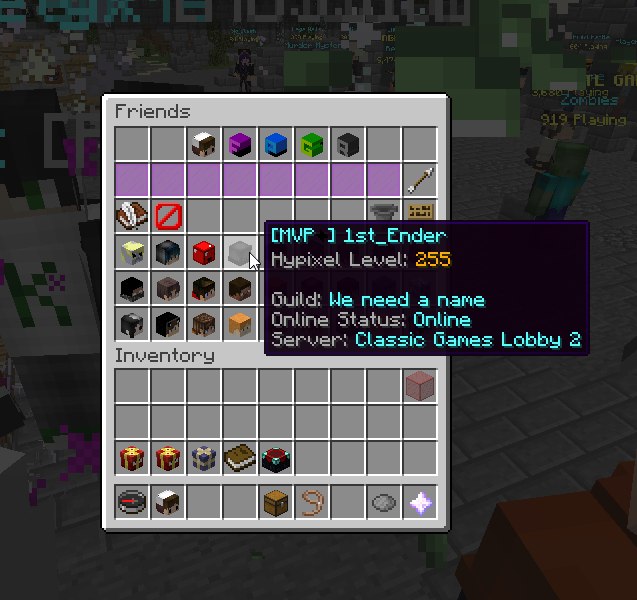Select the brown book in the inventory
This screenshot has width=637, height=600.
tap(240, 457)
